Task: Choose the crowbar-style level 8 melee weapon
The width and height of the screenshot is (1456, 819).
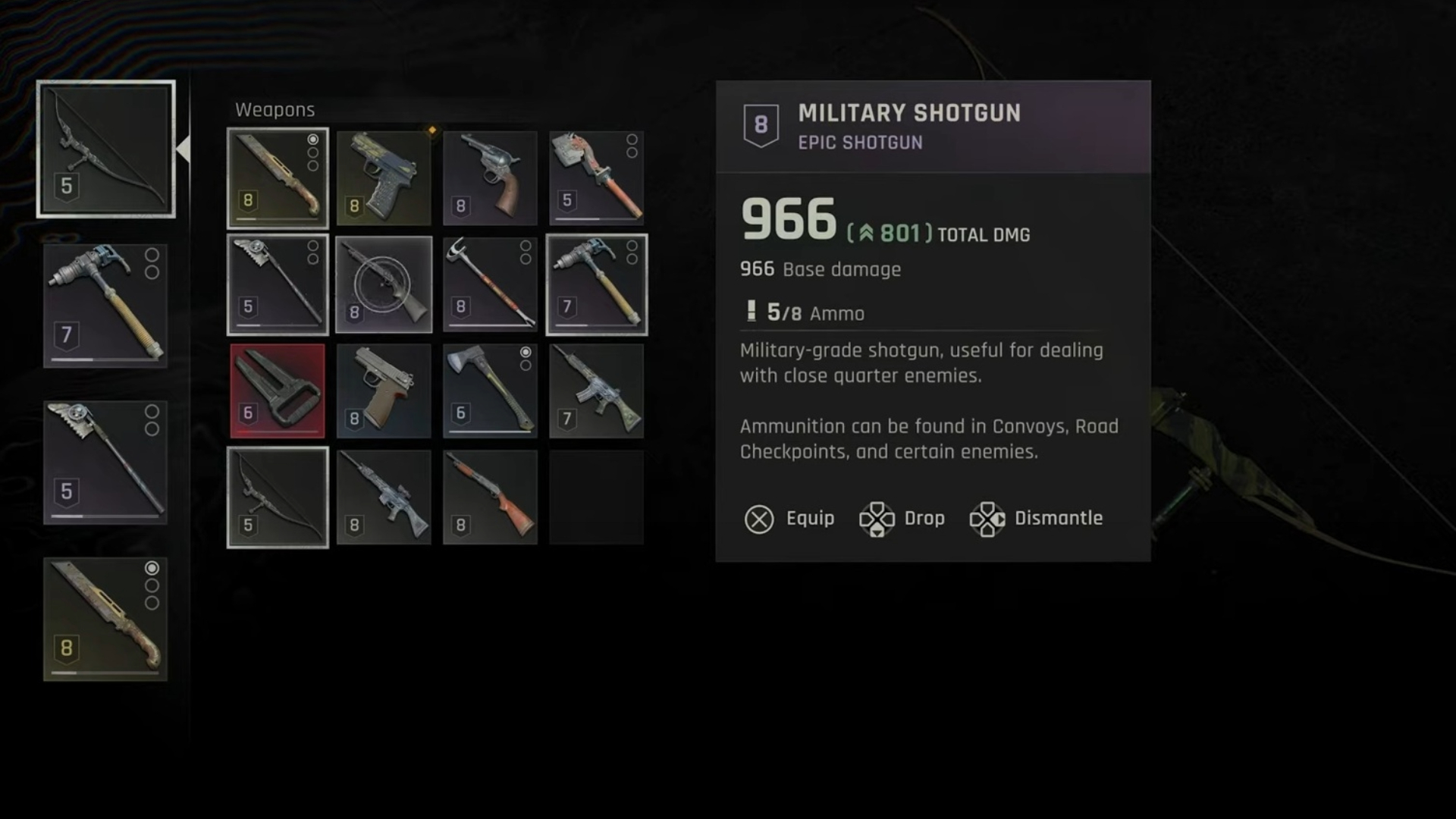Action: (x=490, y=284)
